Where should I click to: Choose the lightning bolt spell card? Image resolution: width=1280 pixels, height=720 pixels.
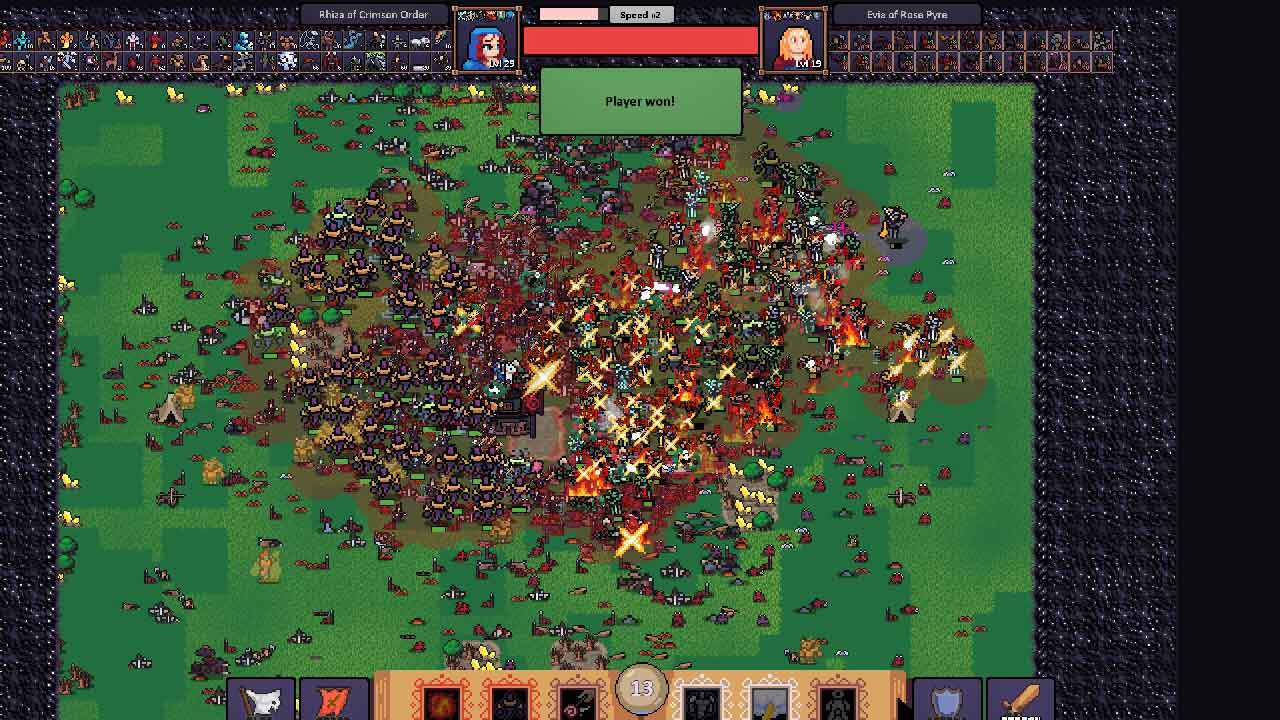pos(769,701)
